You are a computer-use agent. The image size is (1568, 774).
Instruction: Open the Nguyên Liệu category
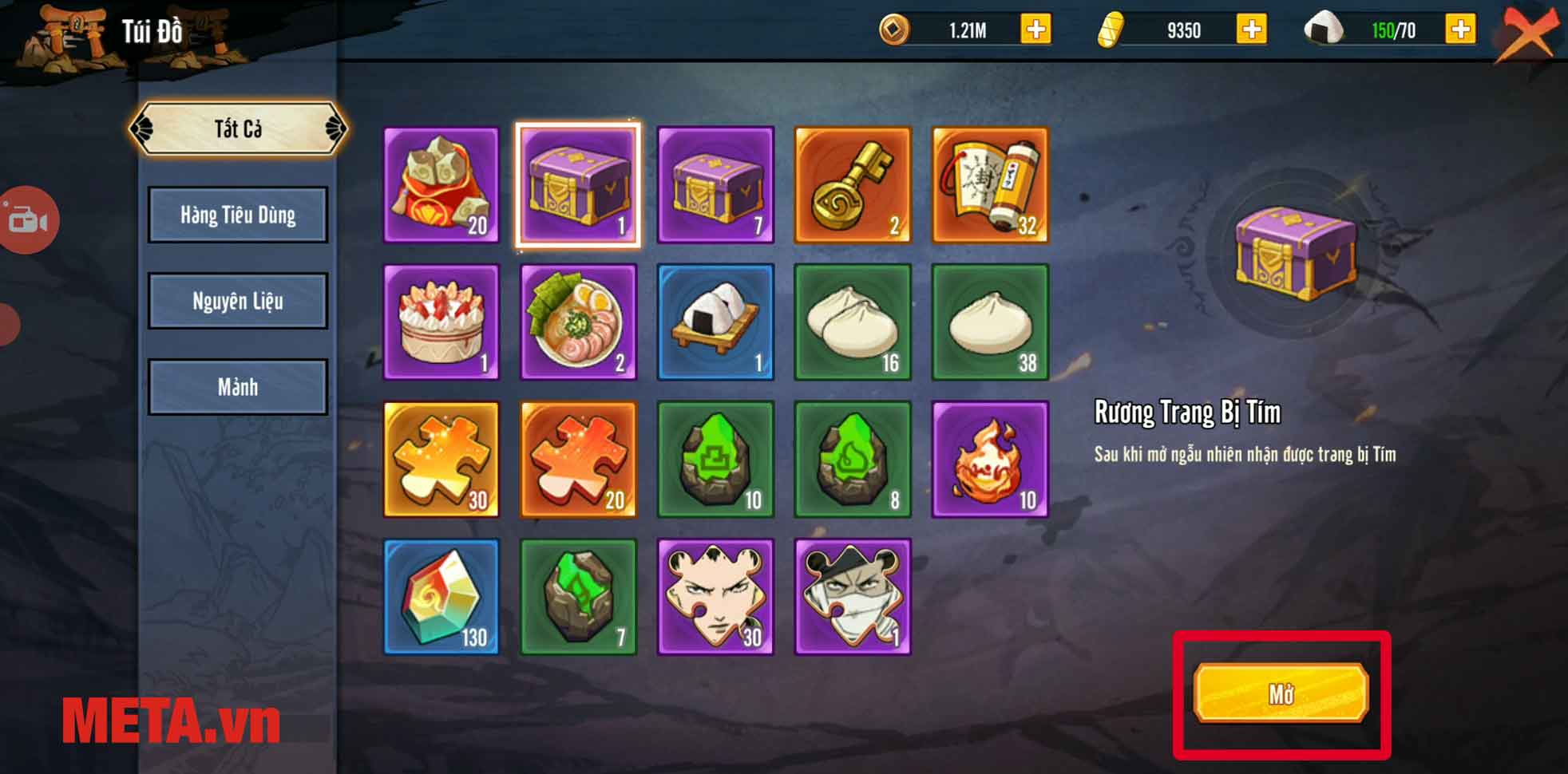pos(238,301)
